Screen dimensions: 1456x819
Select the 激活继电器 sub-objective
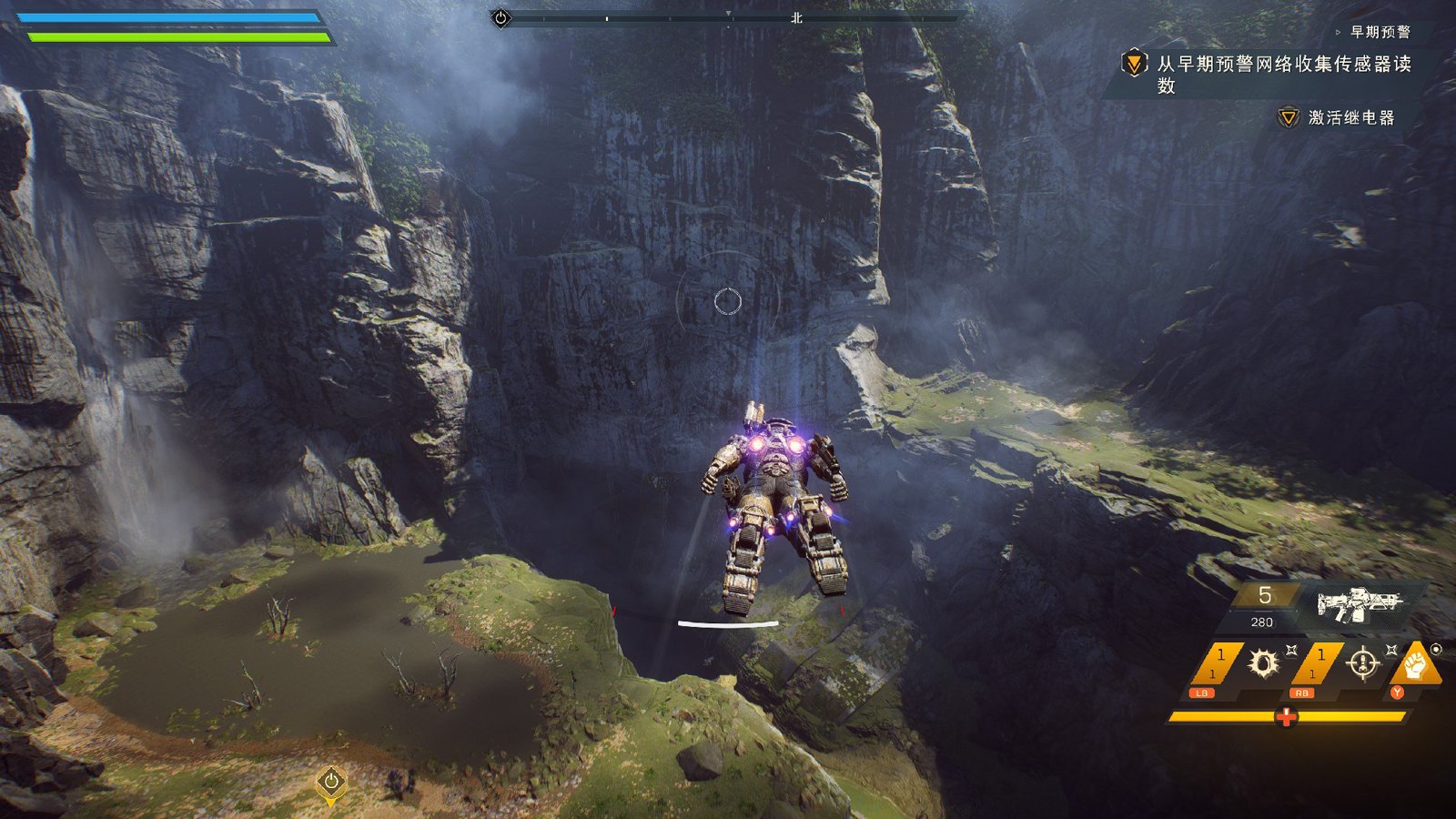click(1350, 117)
